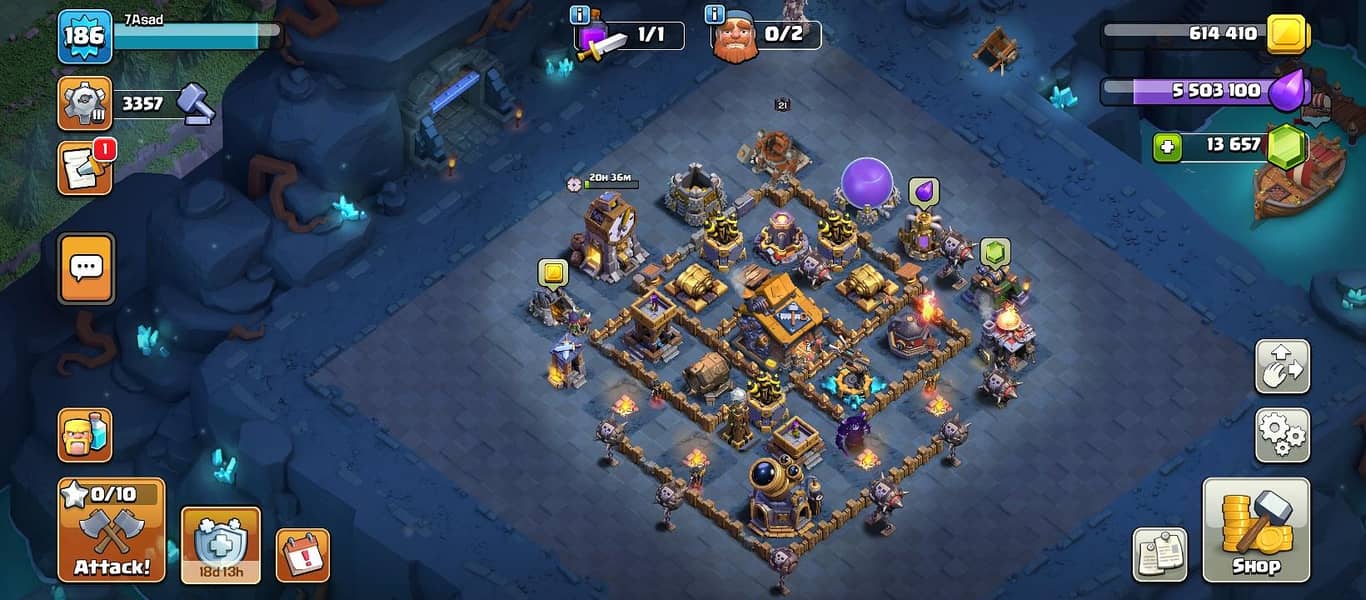
Task: Open the layout editor button
Action: point(1283,367)
